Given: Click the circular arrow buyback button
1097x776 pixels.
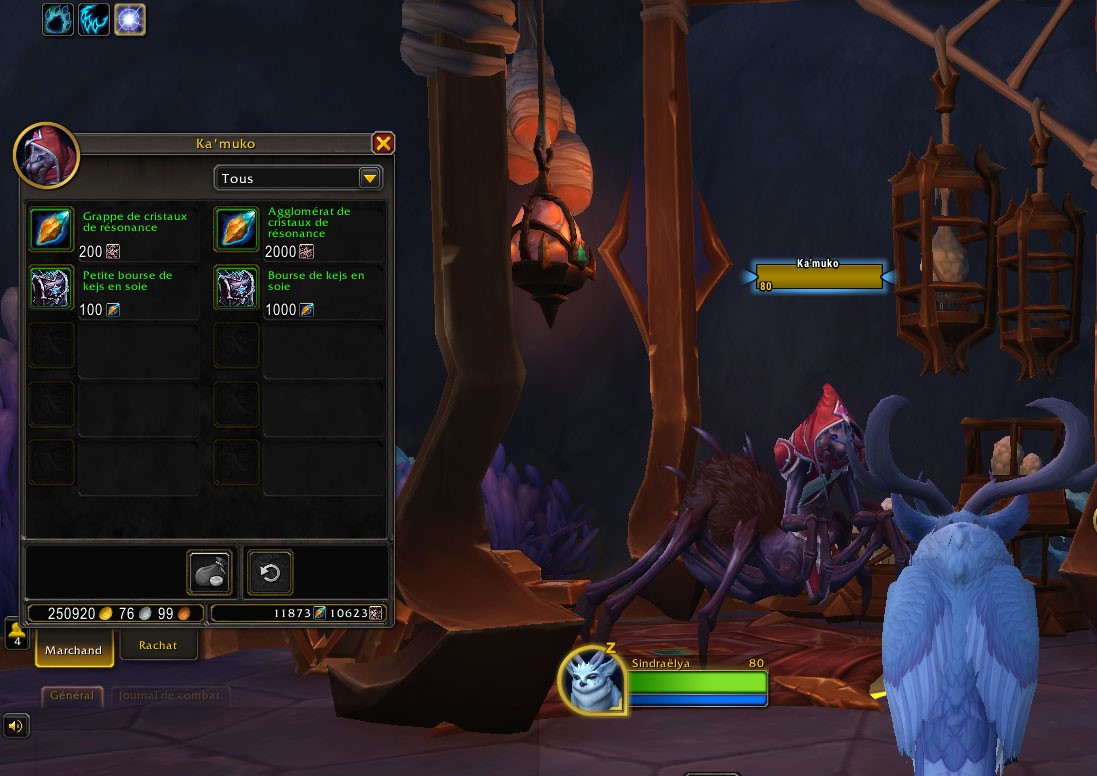Looking at the screenshot, I should pos(270,572).
